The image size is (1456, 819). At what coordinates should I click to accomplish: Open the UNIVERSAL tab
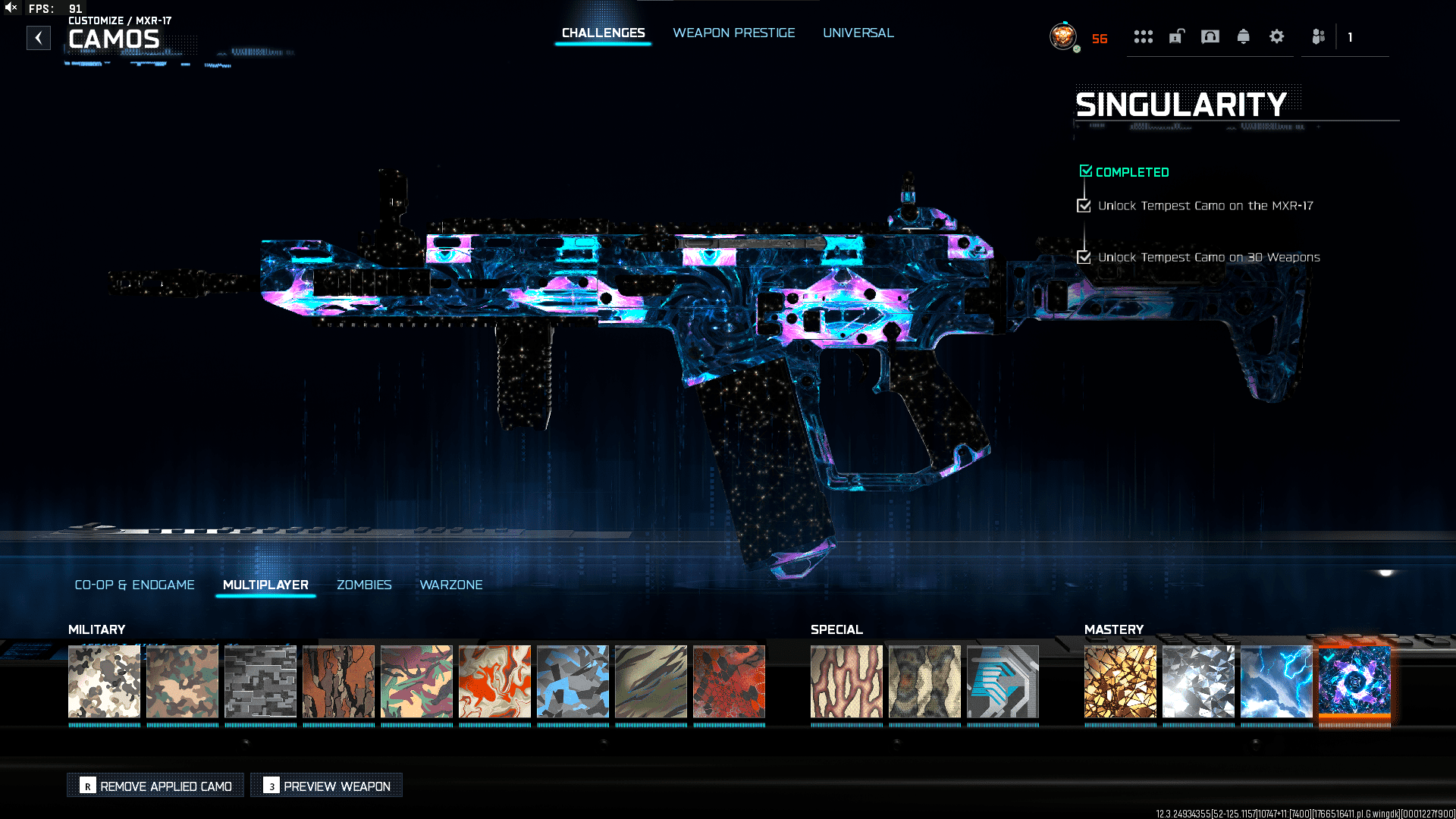pos(858,33)
